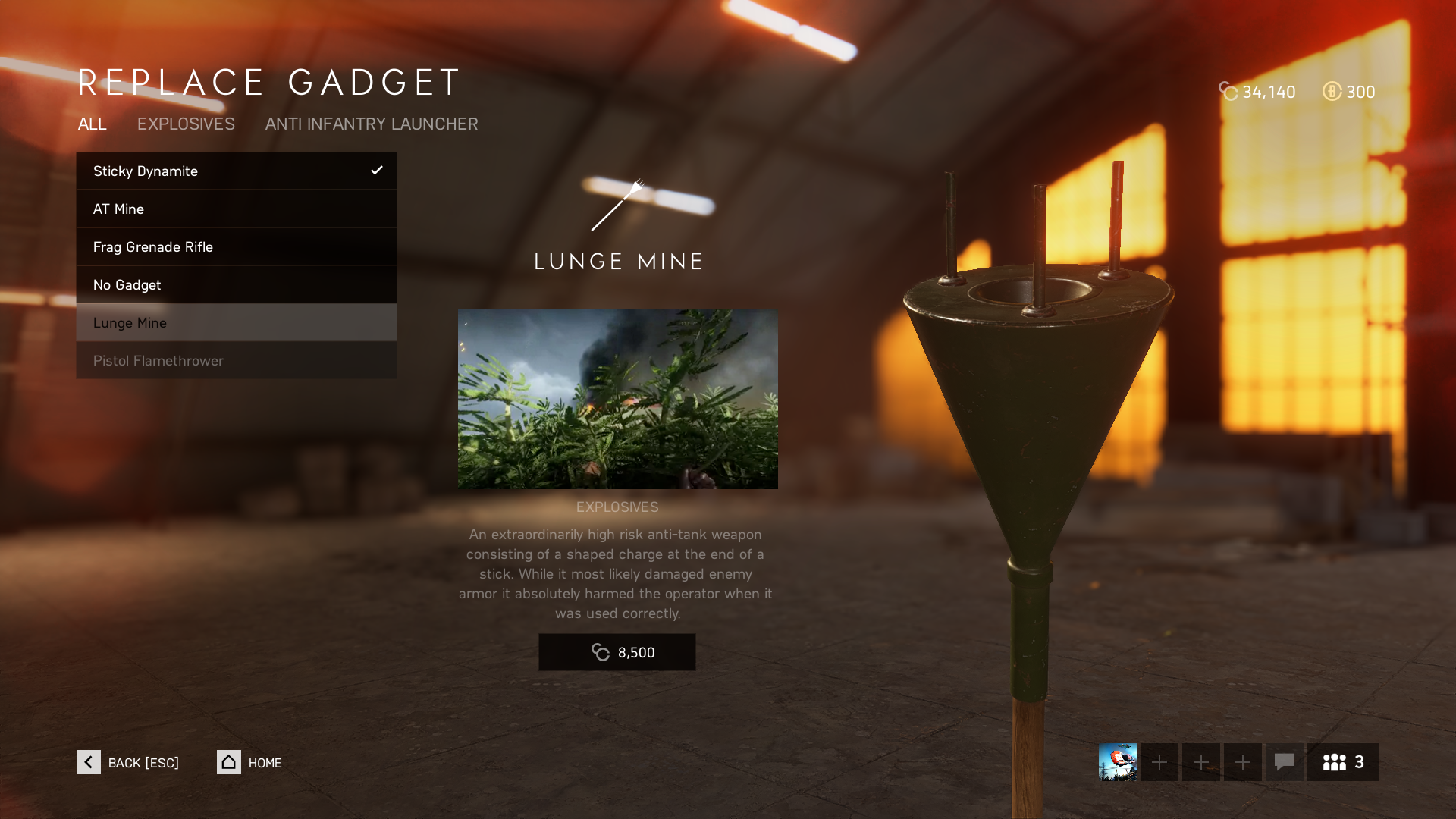Choose the AT Mine gadget

click(236, 209)
